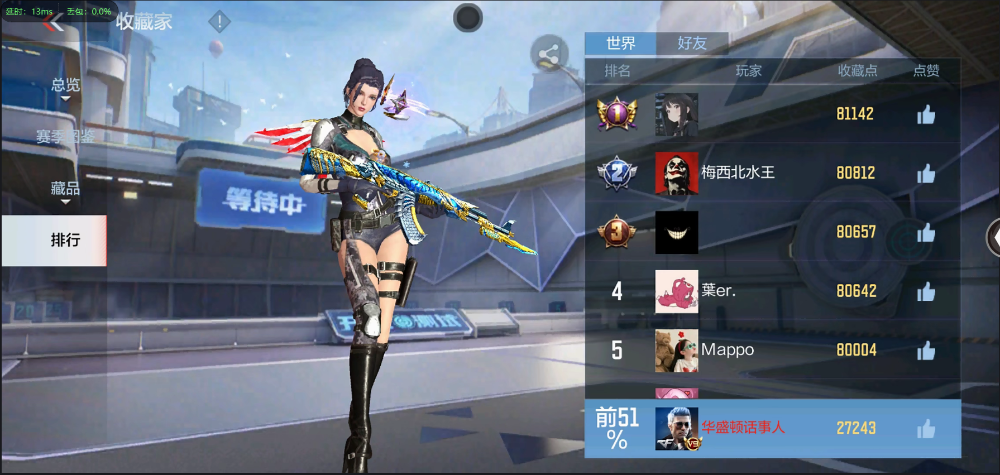Like the rank 3 player with 80657 points
Screen dimensions: 1000x475
click(x=926, y=232)
